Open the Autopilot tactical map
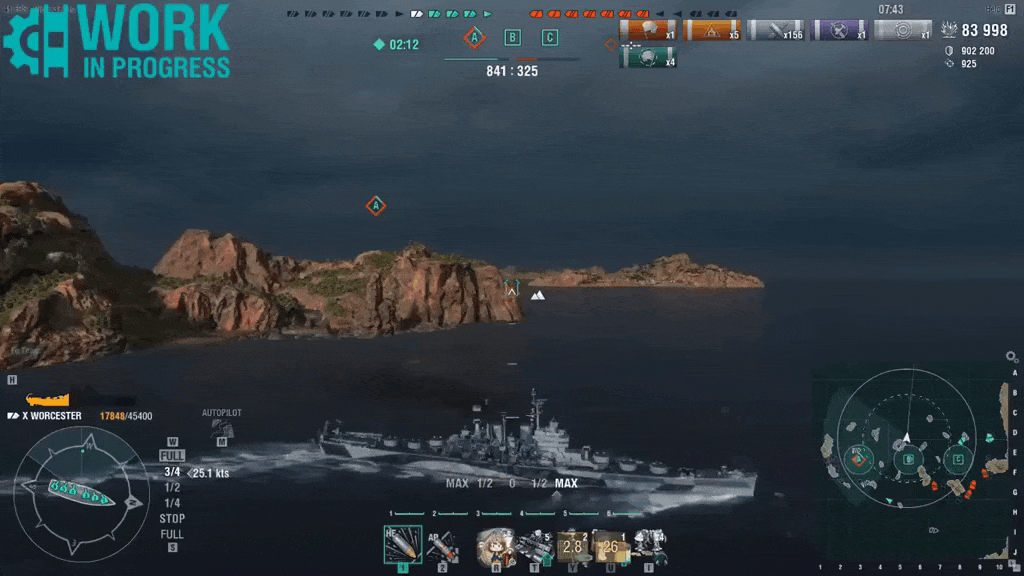 click(222, 429)
